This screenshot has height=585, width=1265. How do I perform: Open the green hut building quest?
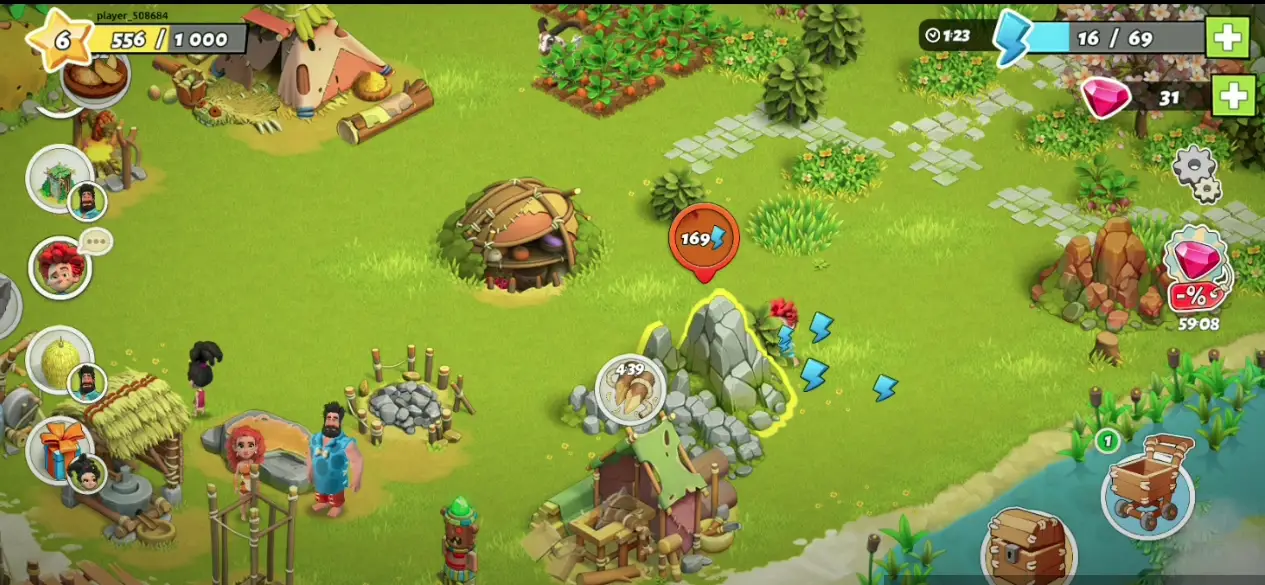pos(59,179)
